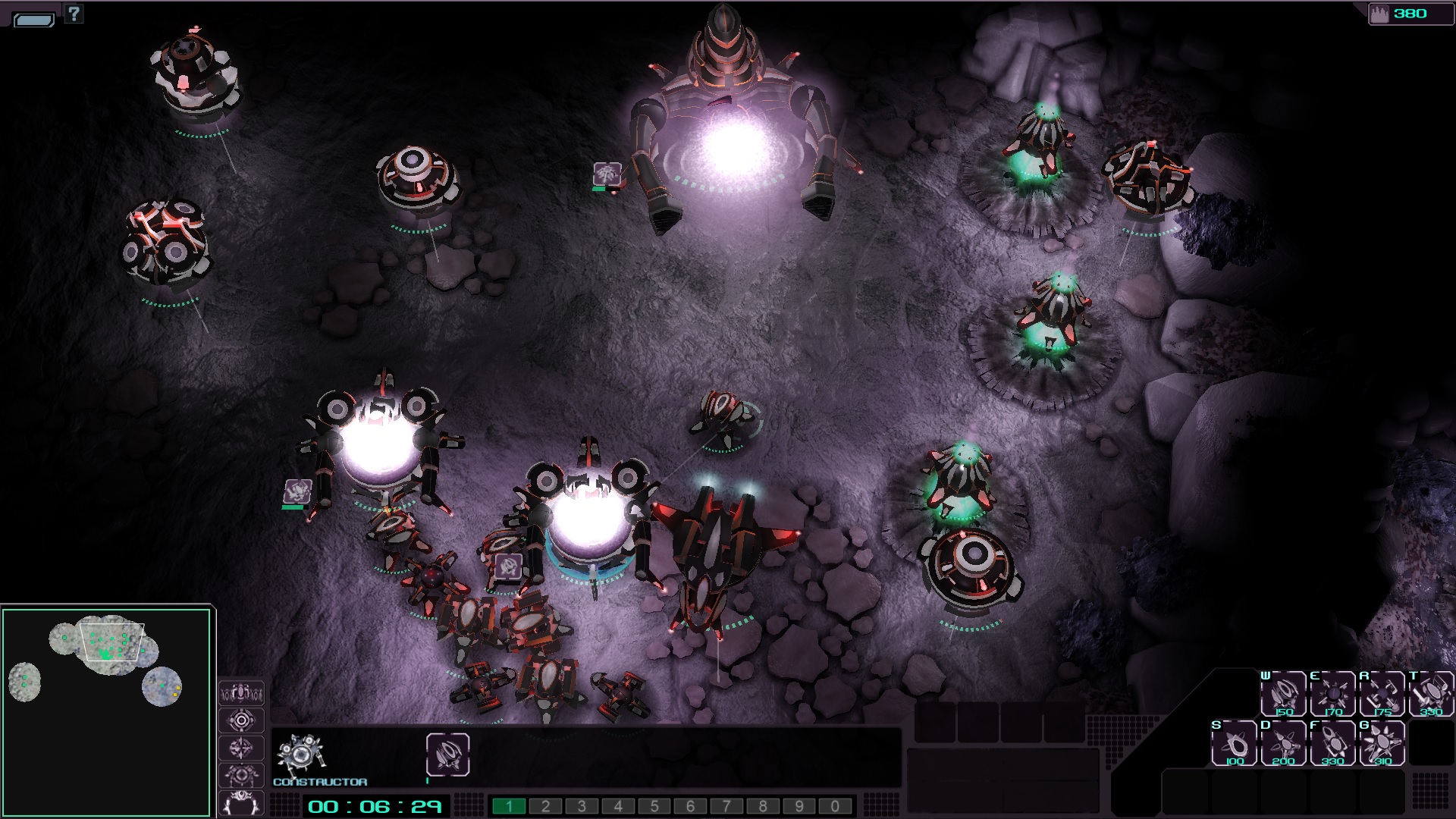Build the structure costing 150 (hotkey W)
Screen dimensions: 1456x819
tap(1283, 693)
